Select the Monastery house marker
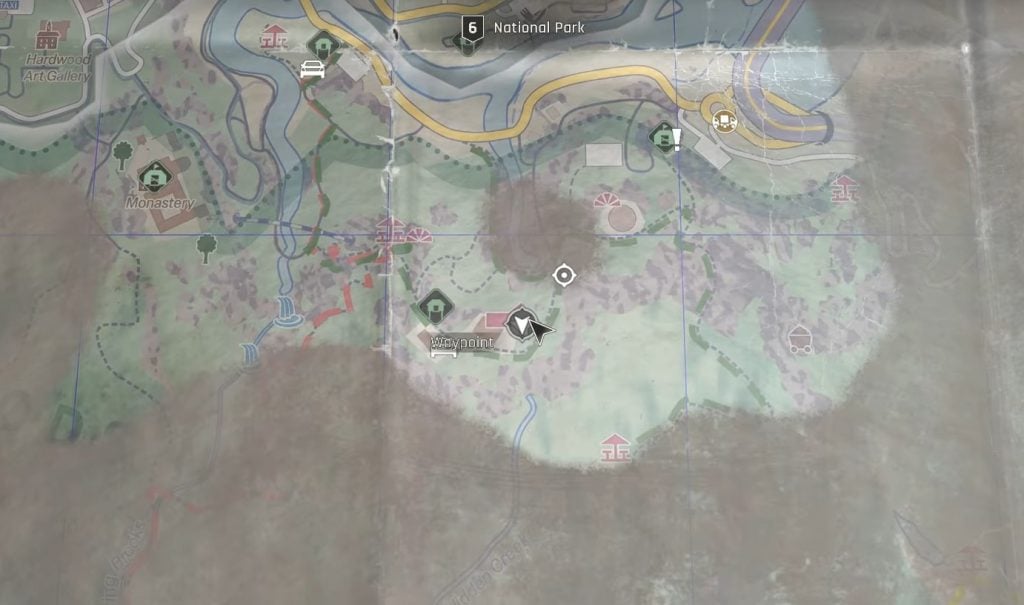Image resolution: width=1024 pixels, height=605 pixels. (x=154, y=178)
